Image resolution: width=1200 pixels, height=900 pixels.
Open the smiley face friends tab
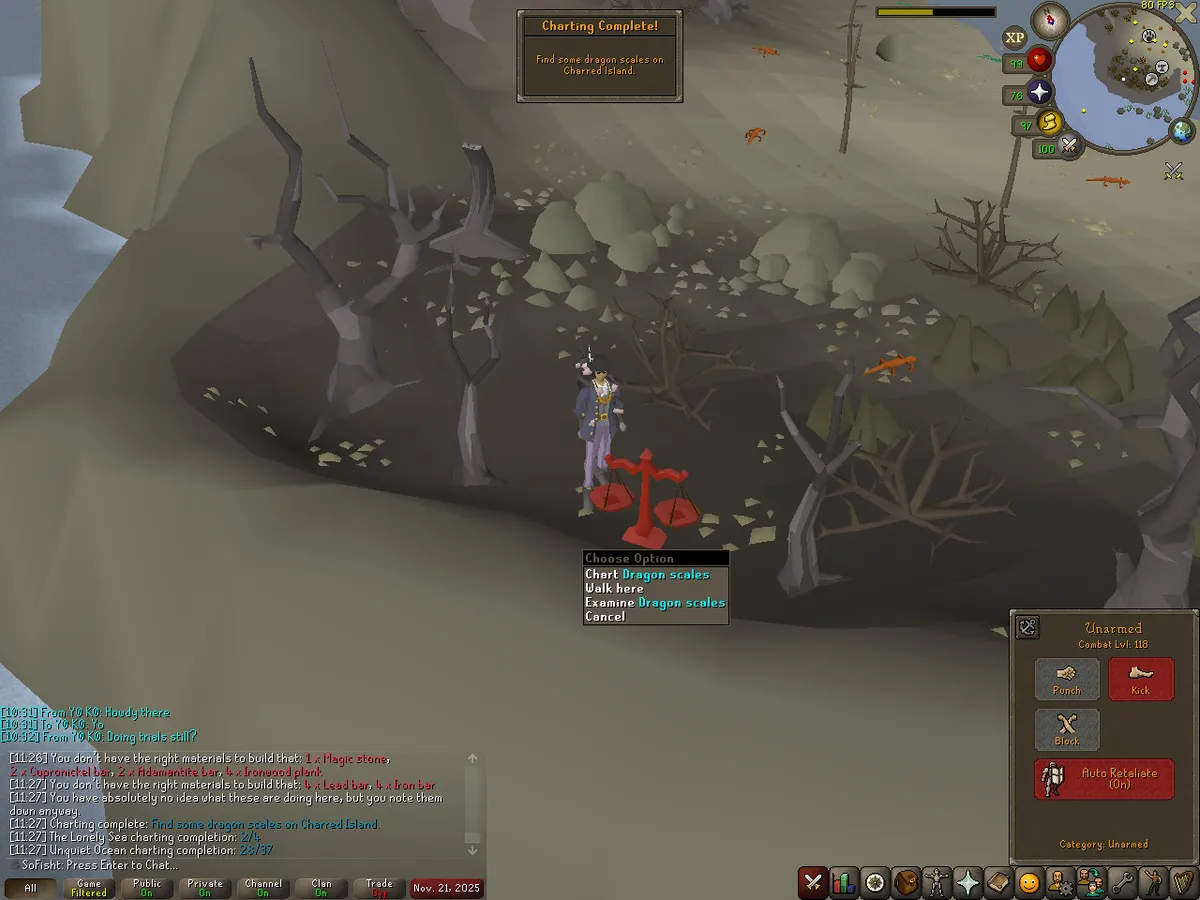pyautogui.click(x=1029, y=883)
